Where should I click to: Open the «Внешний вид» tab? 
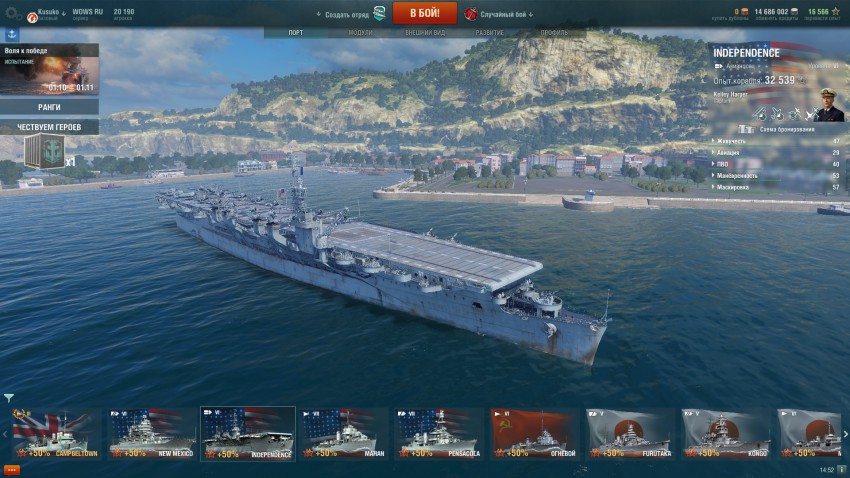point(425,33)
